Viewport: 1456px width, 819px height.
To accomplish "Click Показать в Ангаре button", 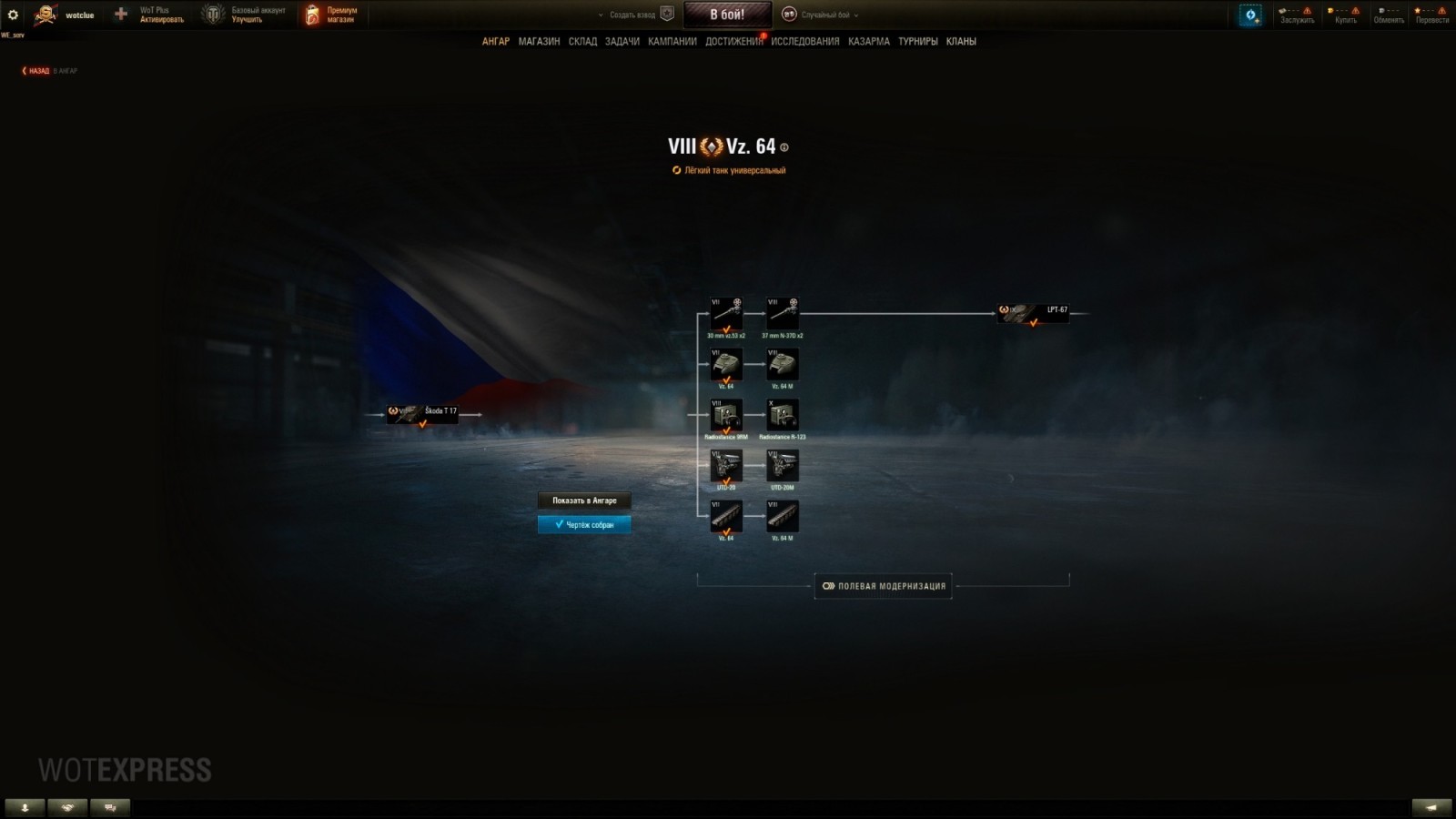I will (x=583, y=500).
